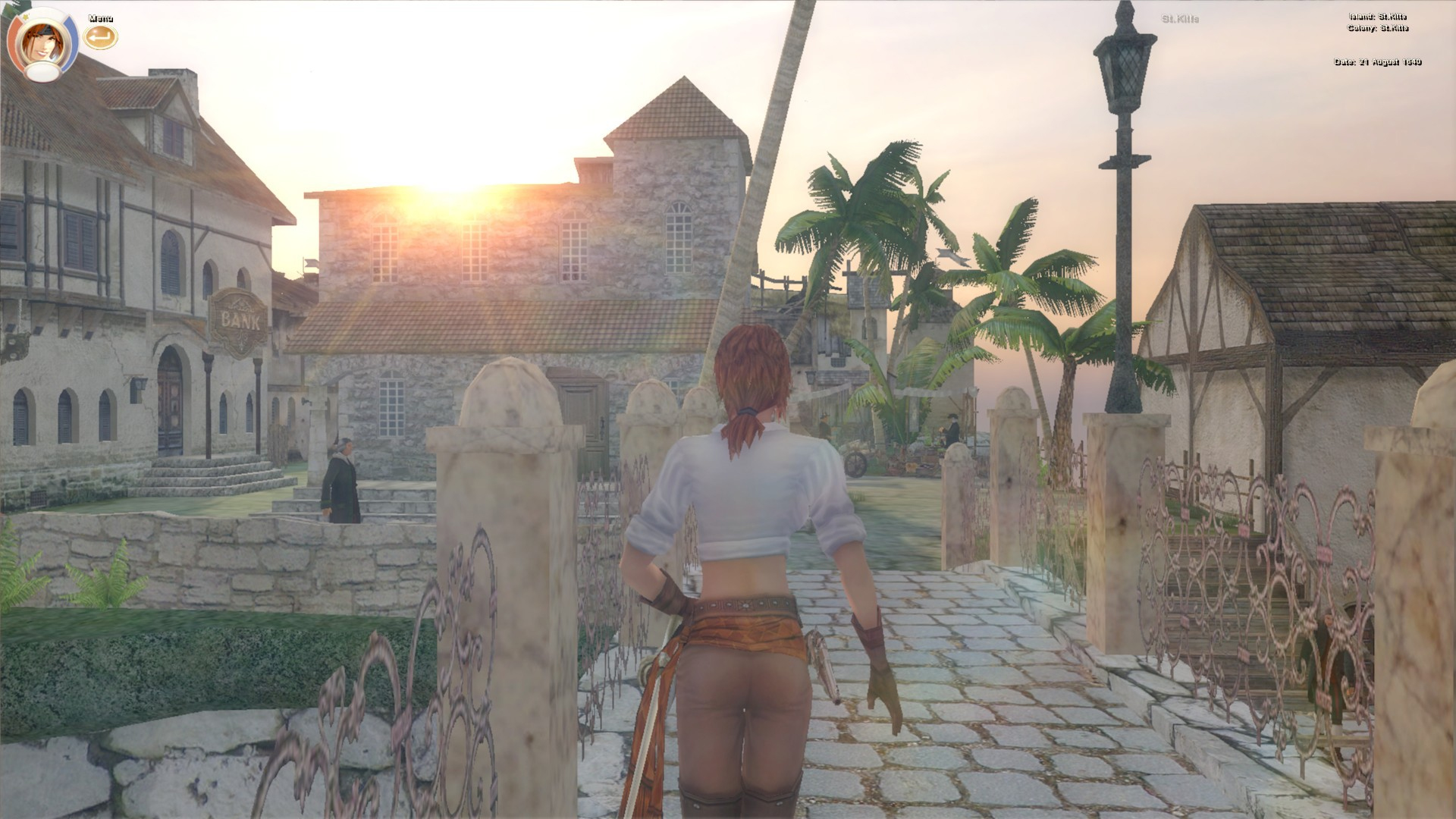Click the BANK hanging sign

(239, 317)
